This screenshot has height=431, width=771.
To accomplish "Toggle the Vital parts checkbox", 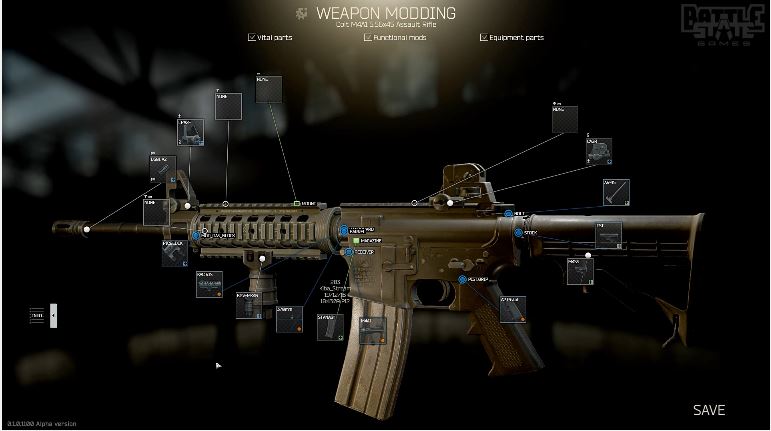I will point(251,38).
